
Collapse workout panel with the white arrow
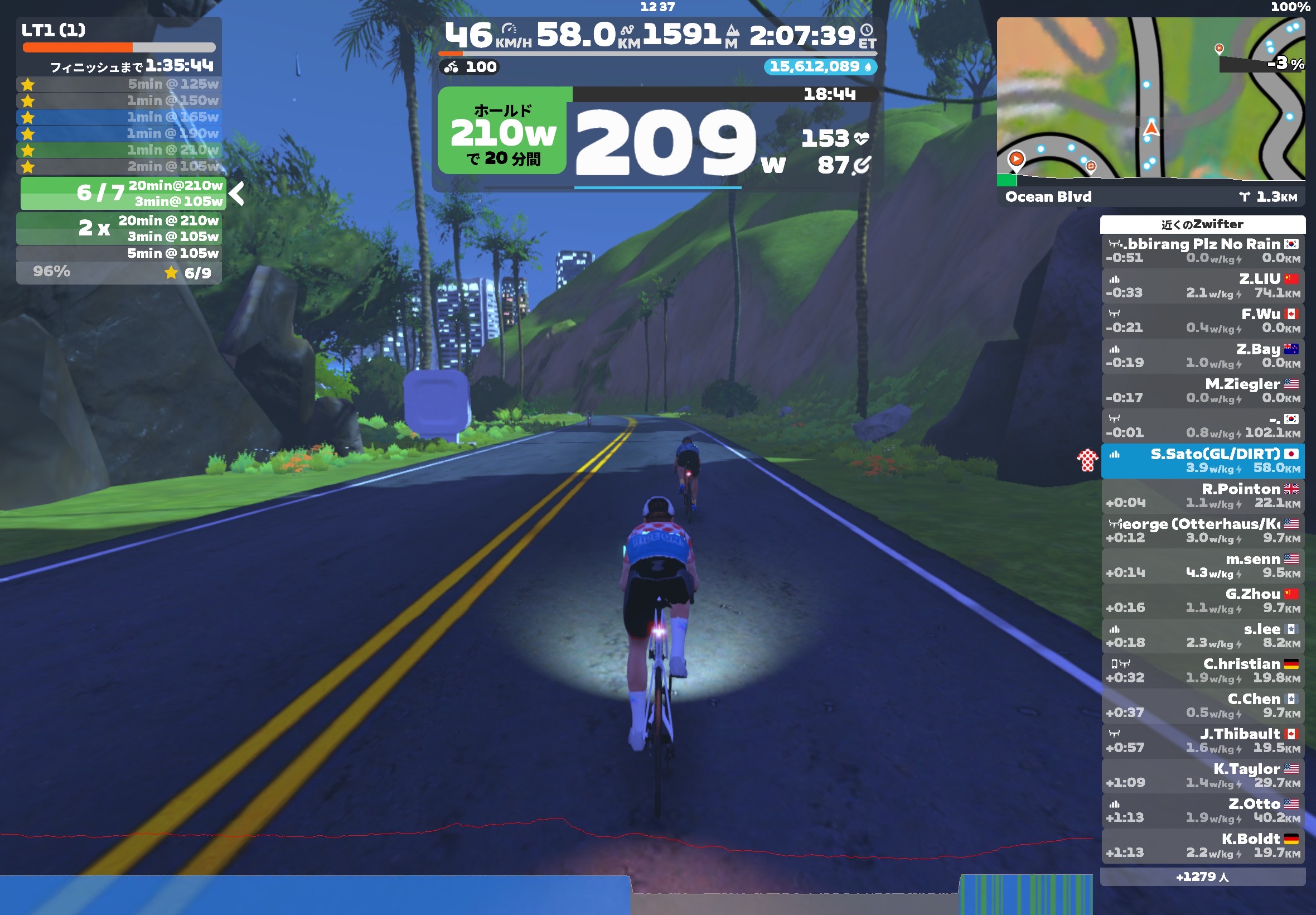pyautogui.click(x=236, y=193)
